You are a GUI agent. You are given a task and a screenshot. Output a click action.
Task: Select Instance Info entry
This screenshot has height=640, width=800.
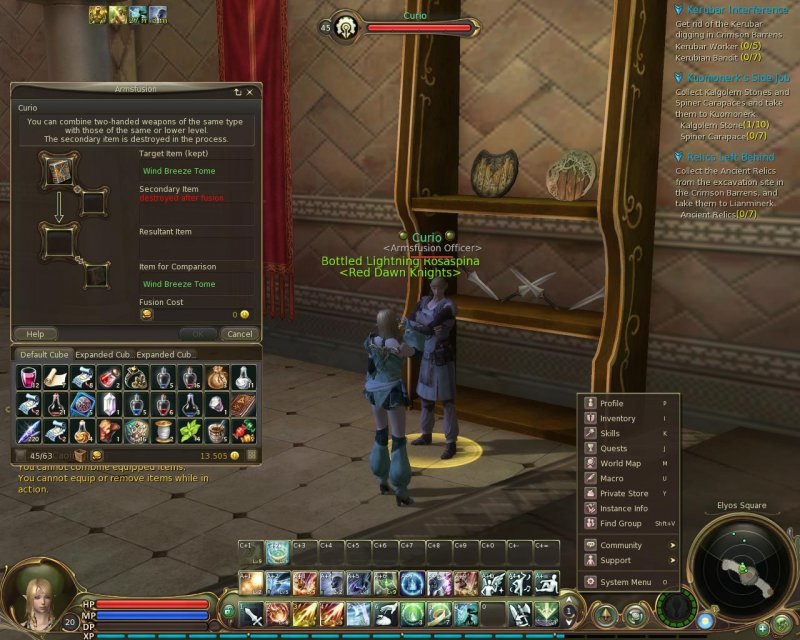point(624,509)
